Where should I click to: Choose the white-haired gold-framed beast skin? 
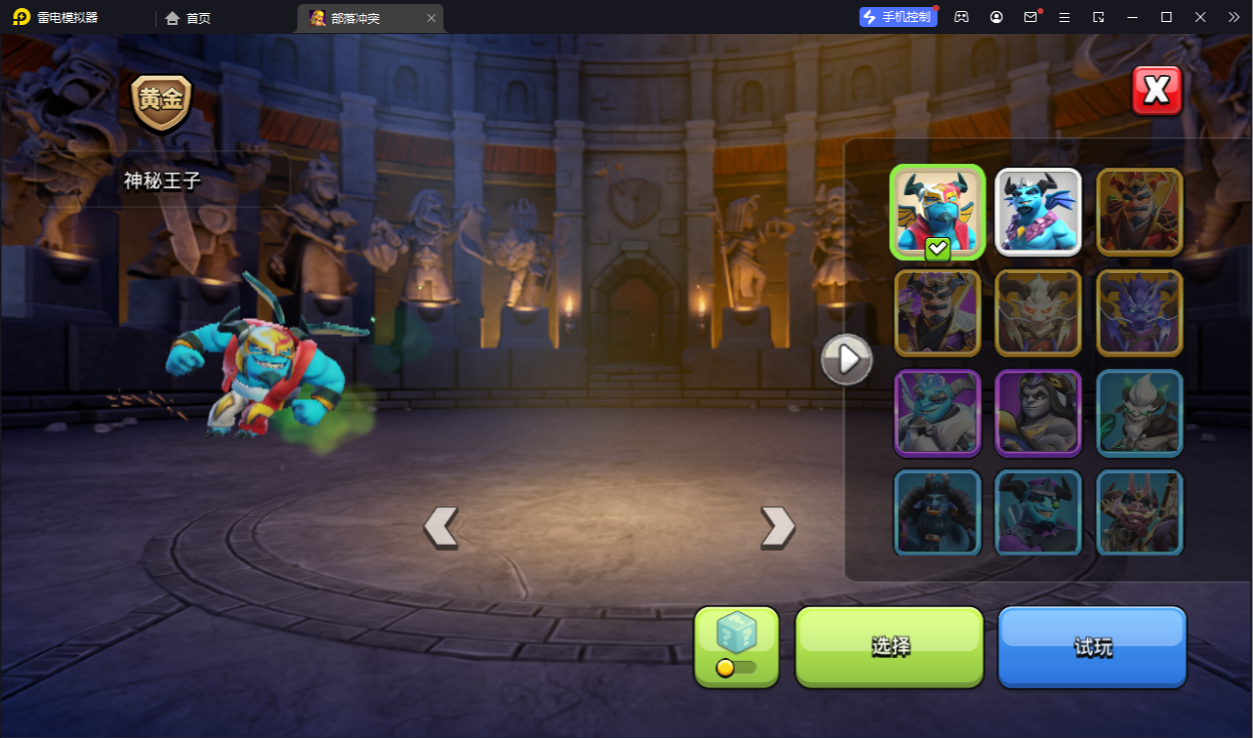coord(1038,313)
